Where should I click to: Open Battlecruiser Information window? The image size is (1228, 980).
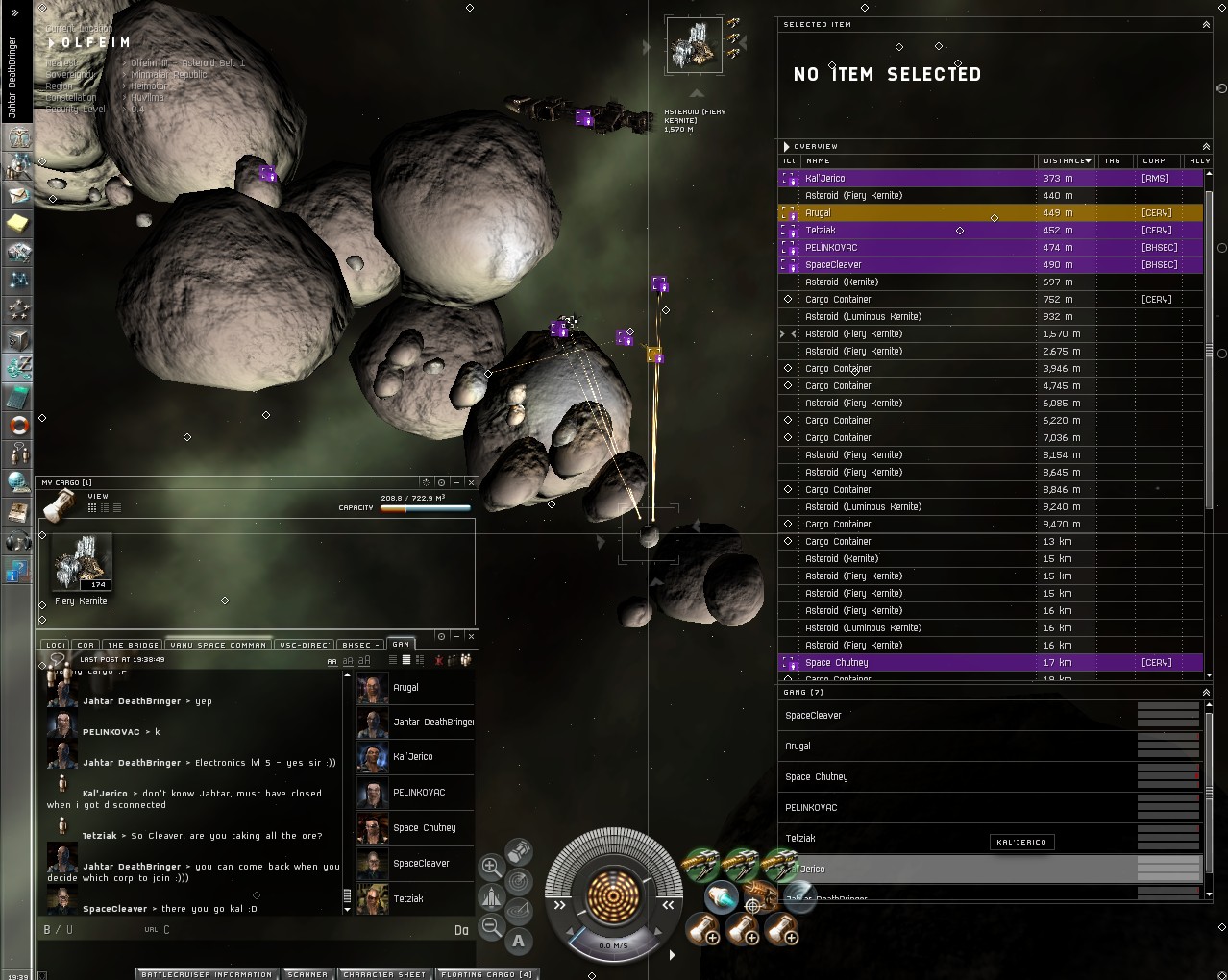[207, 973]
